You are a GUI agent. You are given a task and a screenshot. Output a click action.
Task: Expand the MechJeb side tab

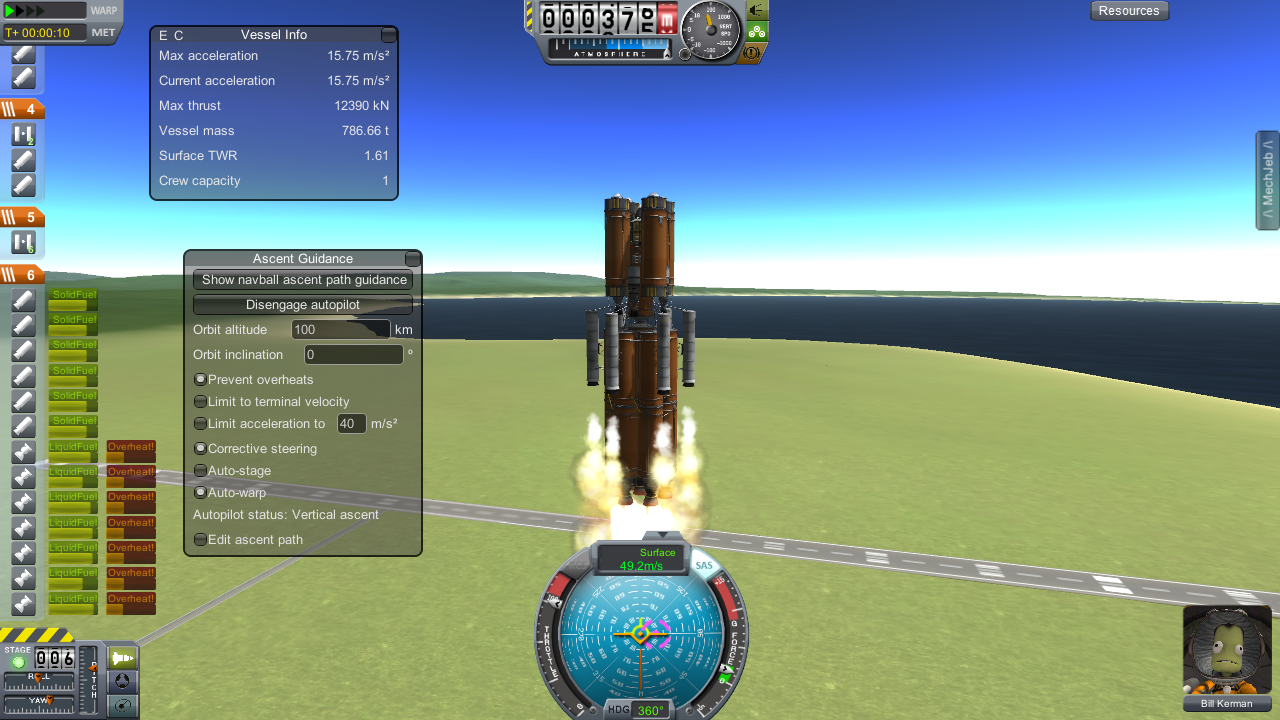click(x=1267, y=180)
